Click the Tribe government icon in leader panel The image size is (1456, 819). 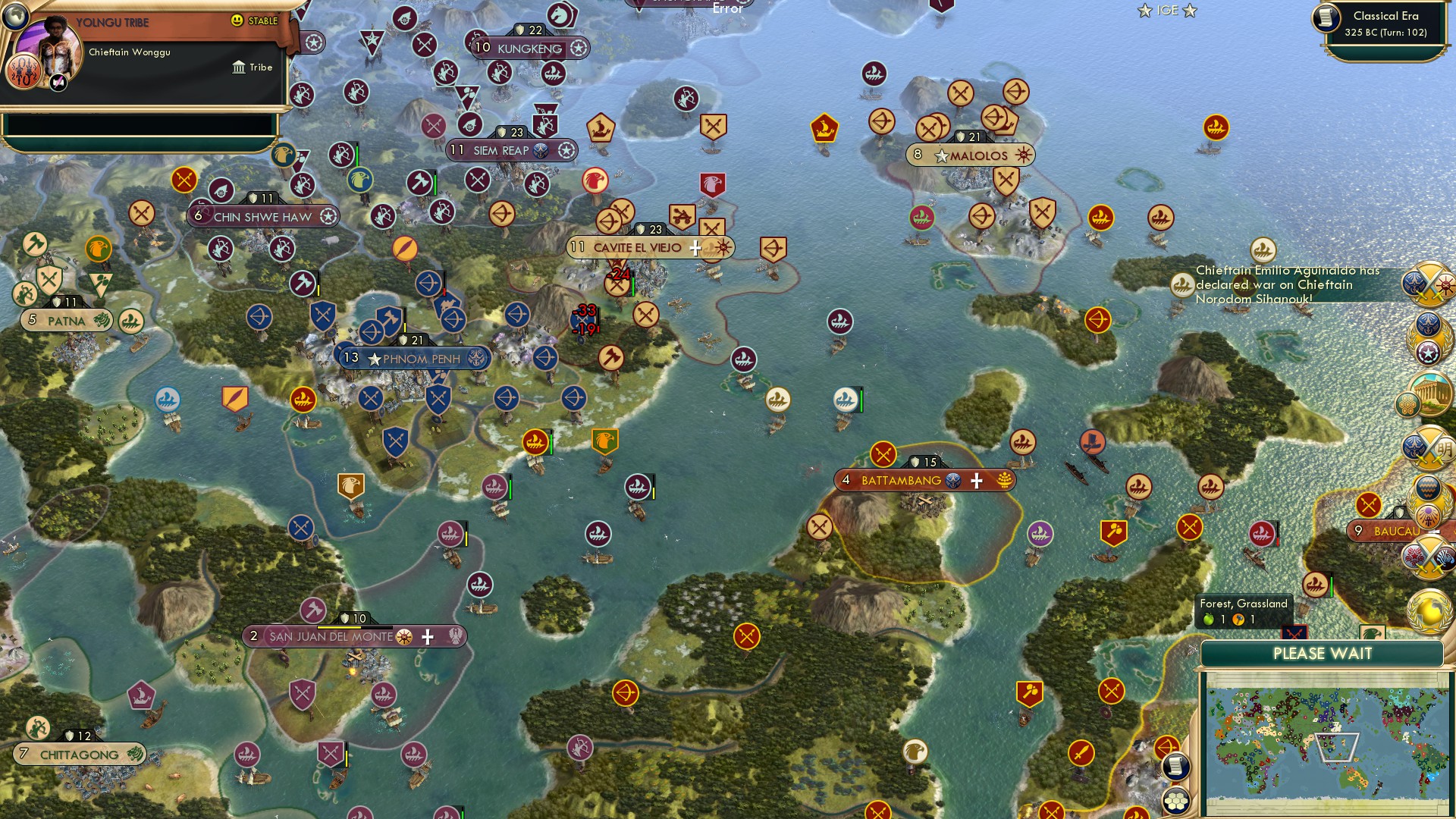click(240, 67)
